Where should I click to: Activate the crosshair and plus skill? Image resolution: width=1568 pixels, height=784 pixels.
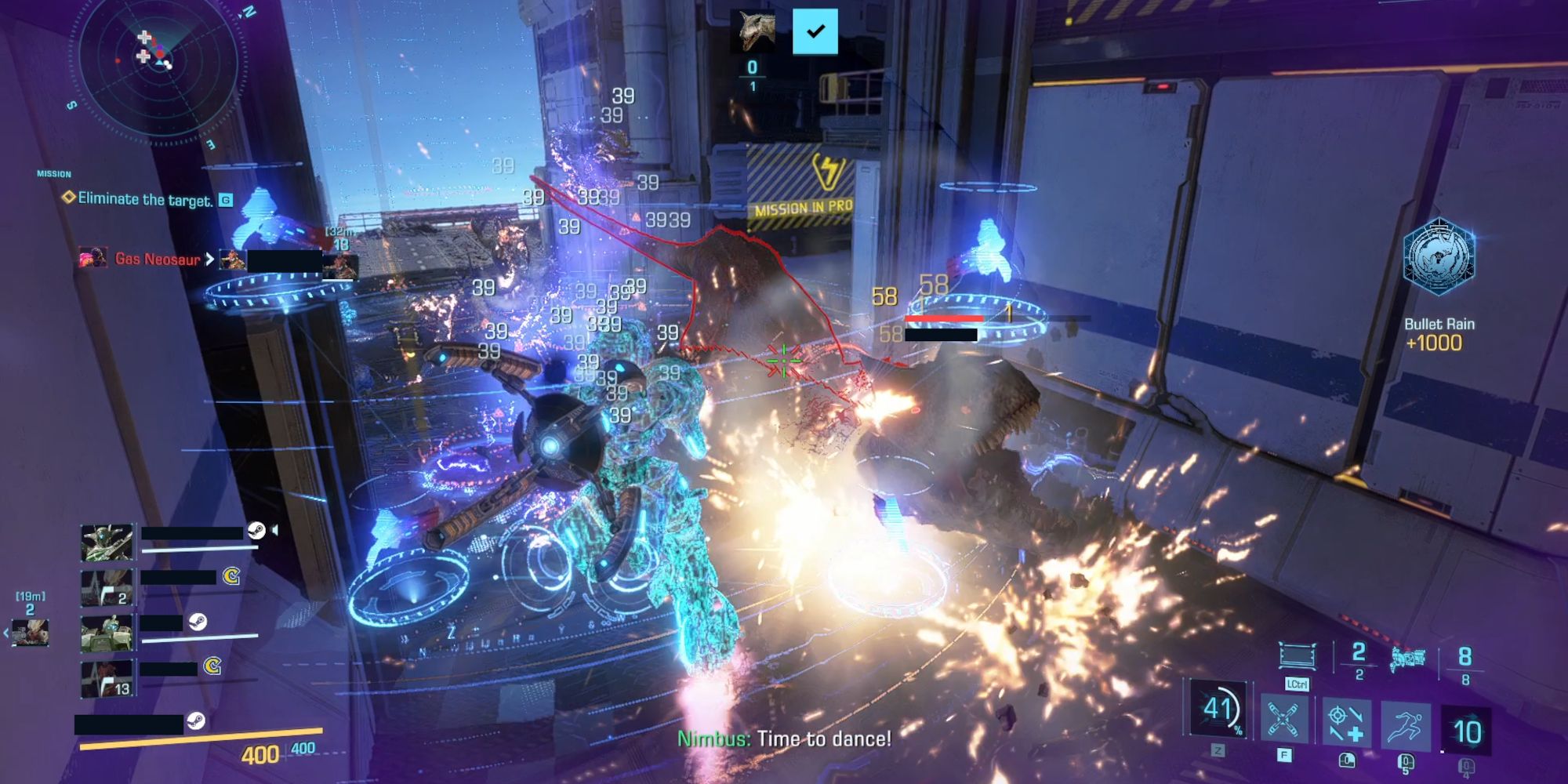coord(1346,723)
